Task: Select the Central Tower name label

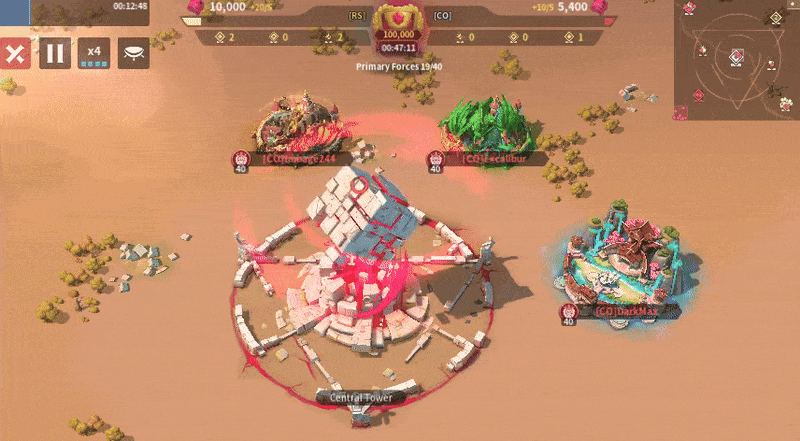Action: (x=361, y=397)
